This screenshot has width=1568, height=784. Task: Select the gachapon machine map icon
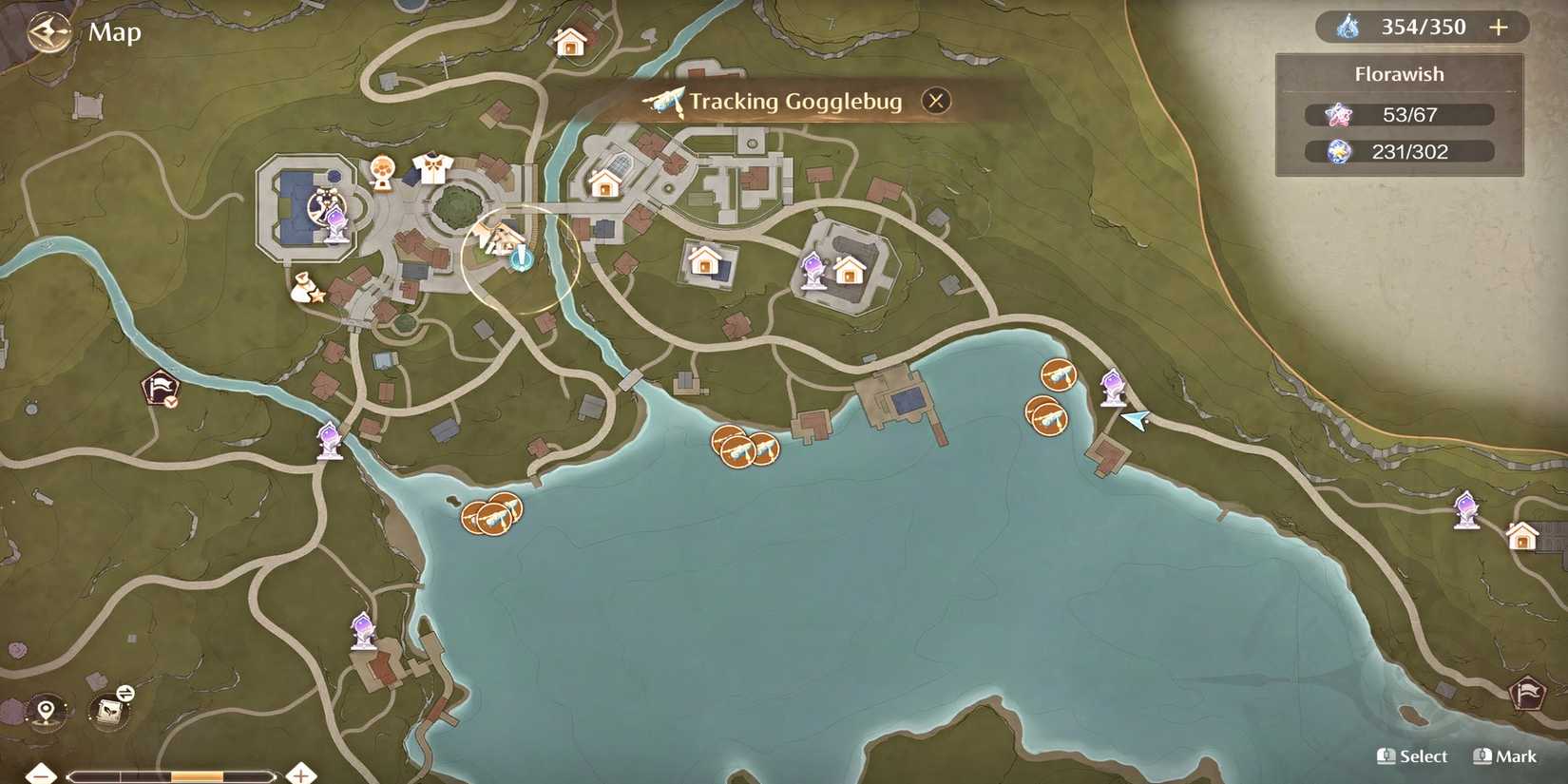point(382,172)
